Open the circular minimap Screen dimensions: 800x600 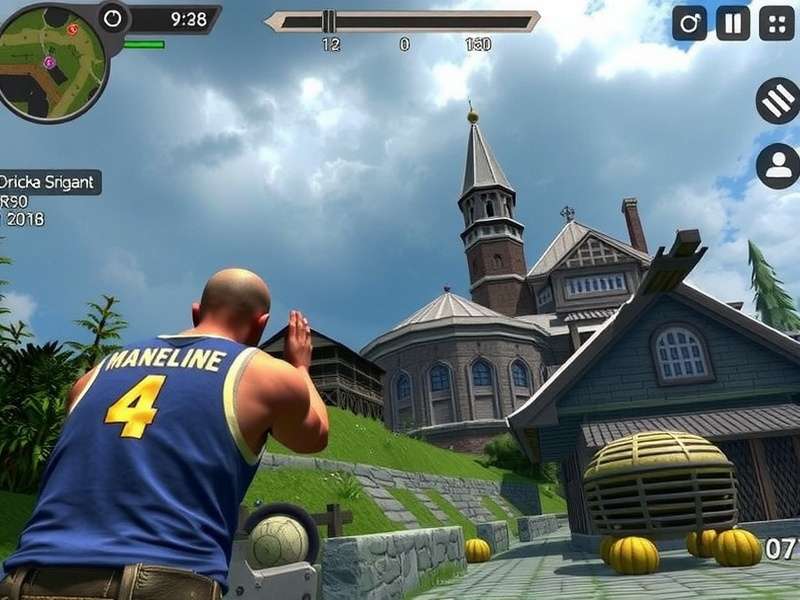pyautogui.click(x=52, y=62)
